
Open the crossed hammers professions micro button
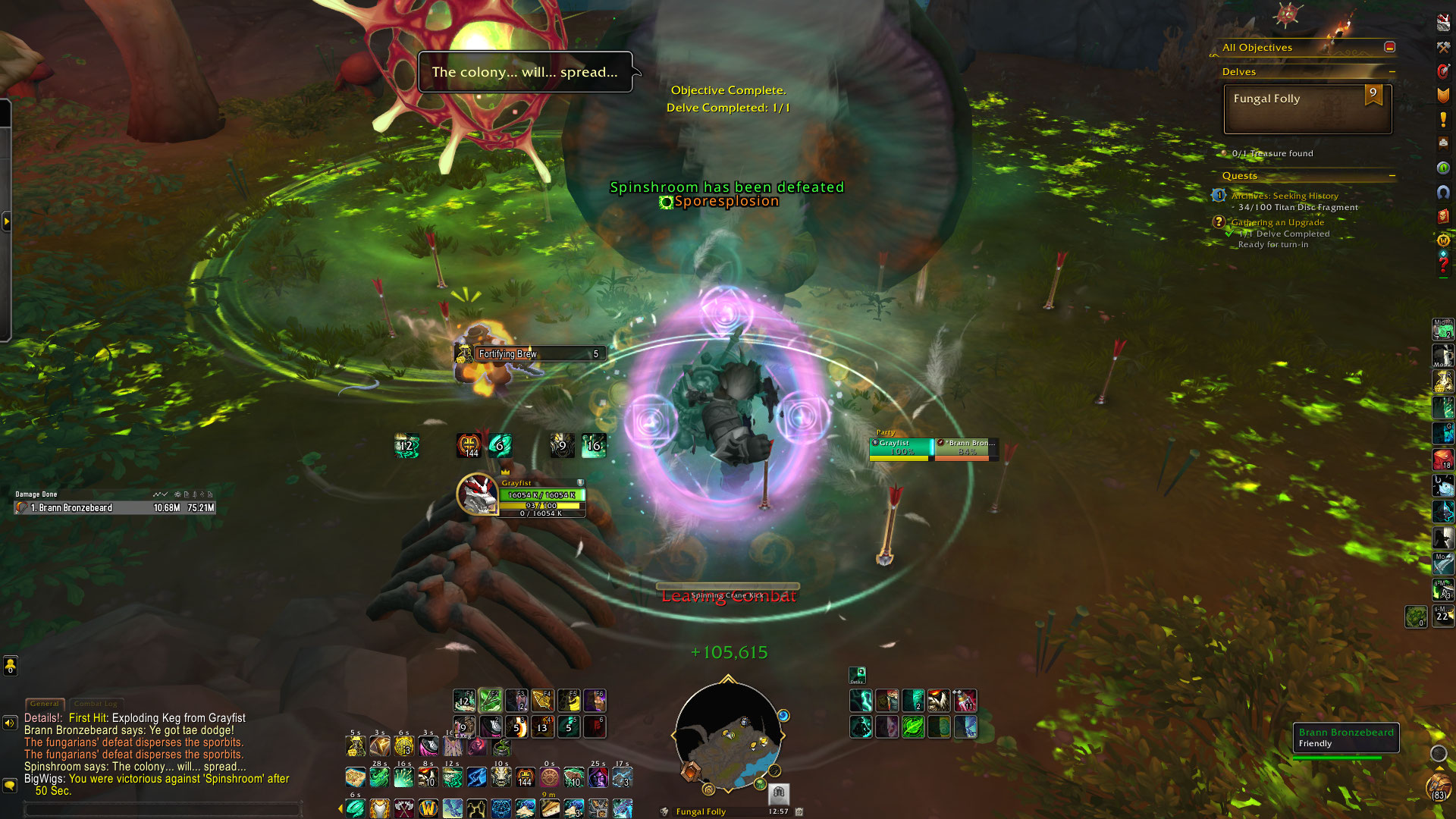1443,48
